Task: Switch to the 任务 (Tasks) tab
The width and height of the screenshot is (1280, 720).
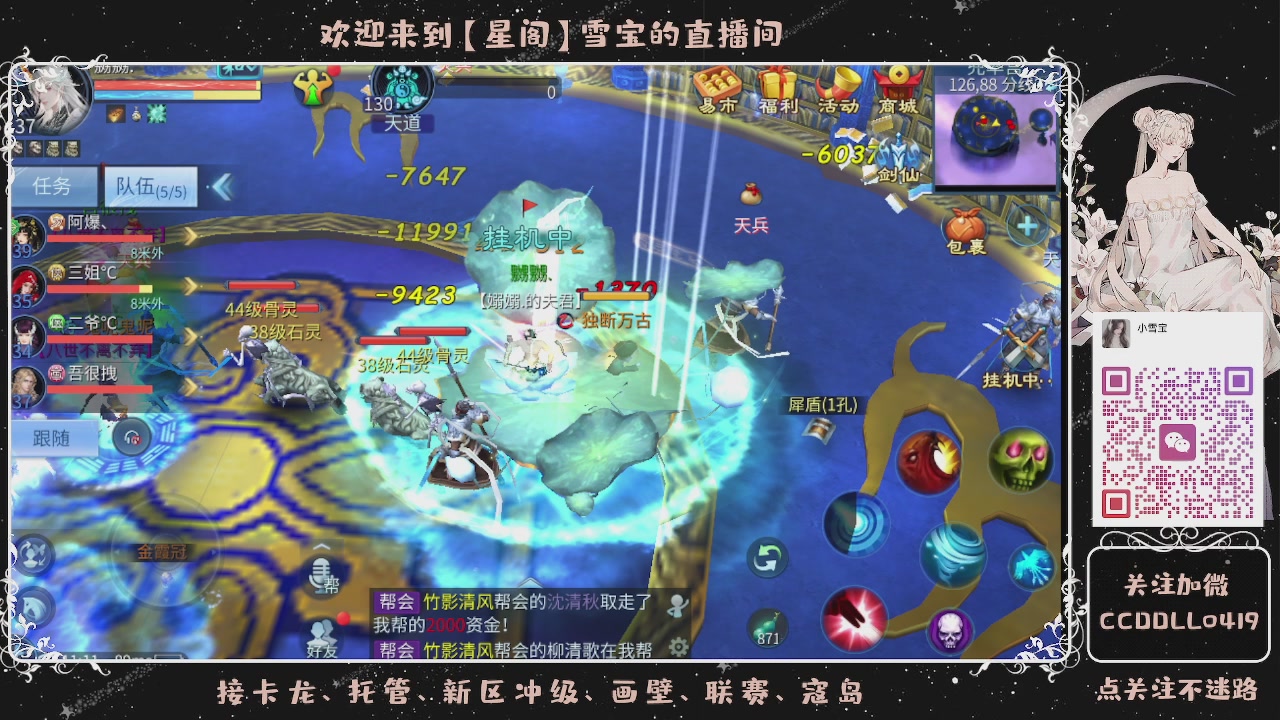Action: pos(55,187)
